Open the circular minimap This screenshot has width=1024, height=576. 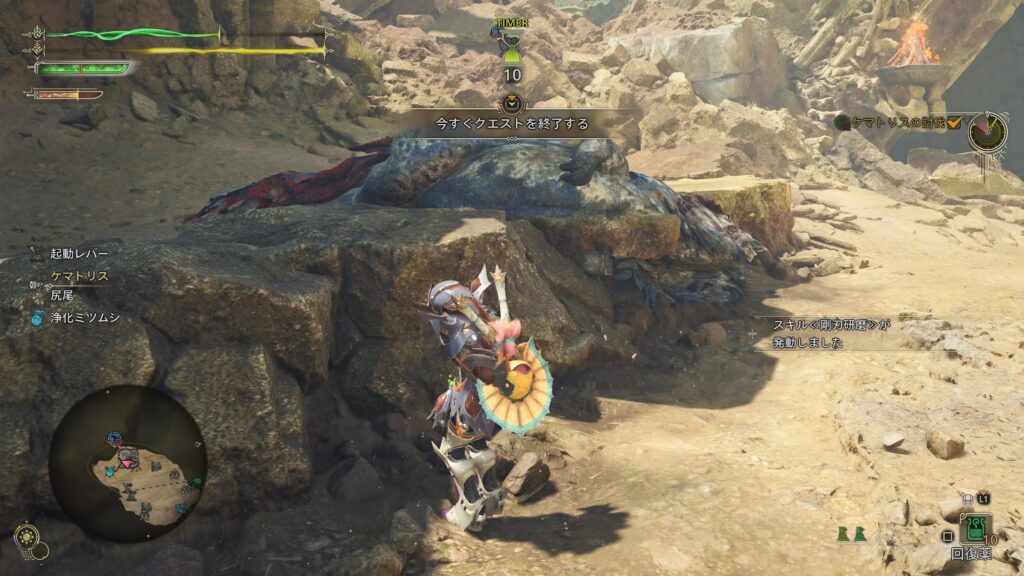128,463
